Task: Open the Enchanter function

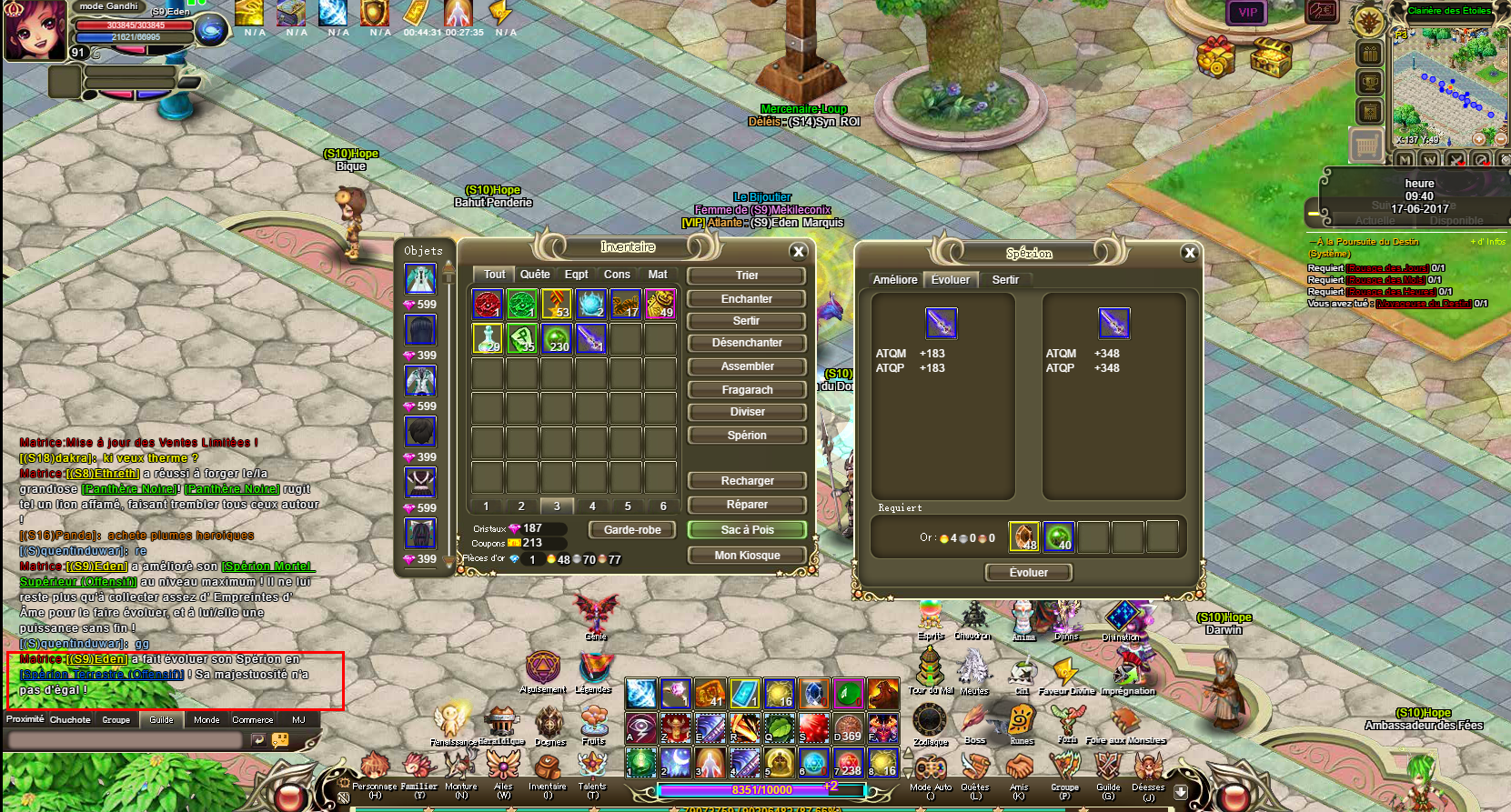Action: pyautogui.click(x=747, y=299)
